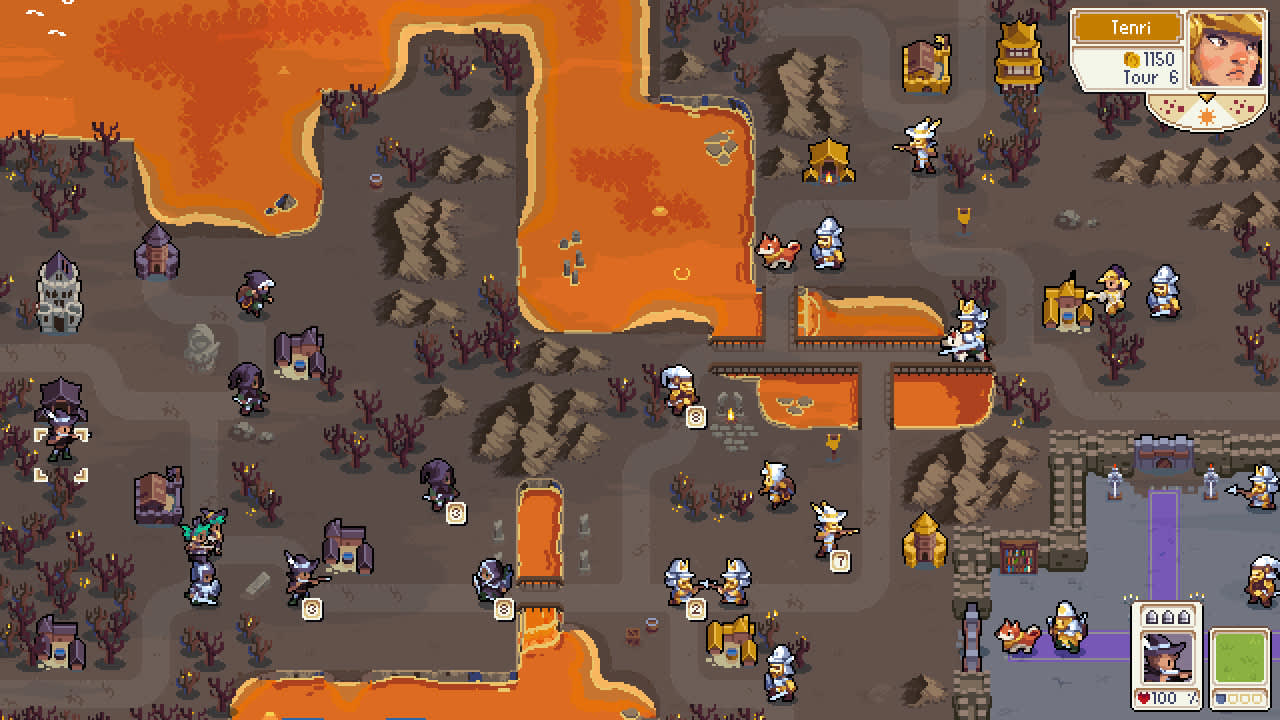The image size is (1280, 720).
Task: Expand the gold arrow under the Tenri info panel
Action: pos(1206,96)
